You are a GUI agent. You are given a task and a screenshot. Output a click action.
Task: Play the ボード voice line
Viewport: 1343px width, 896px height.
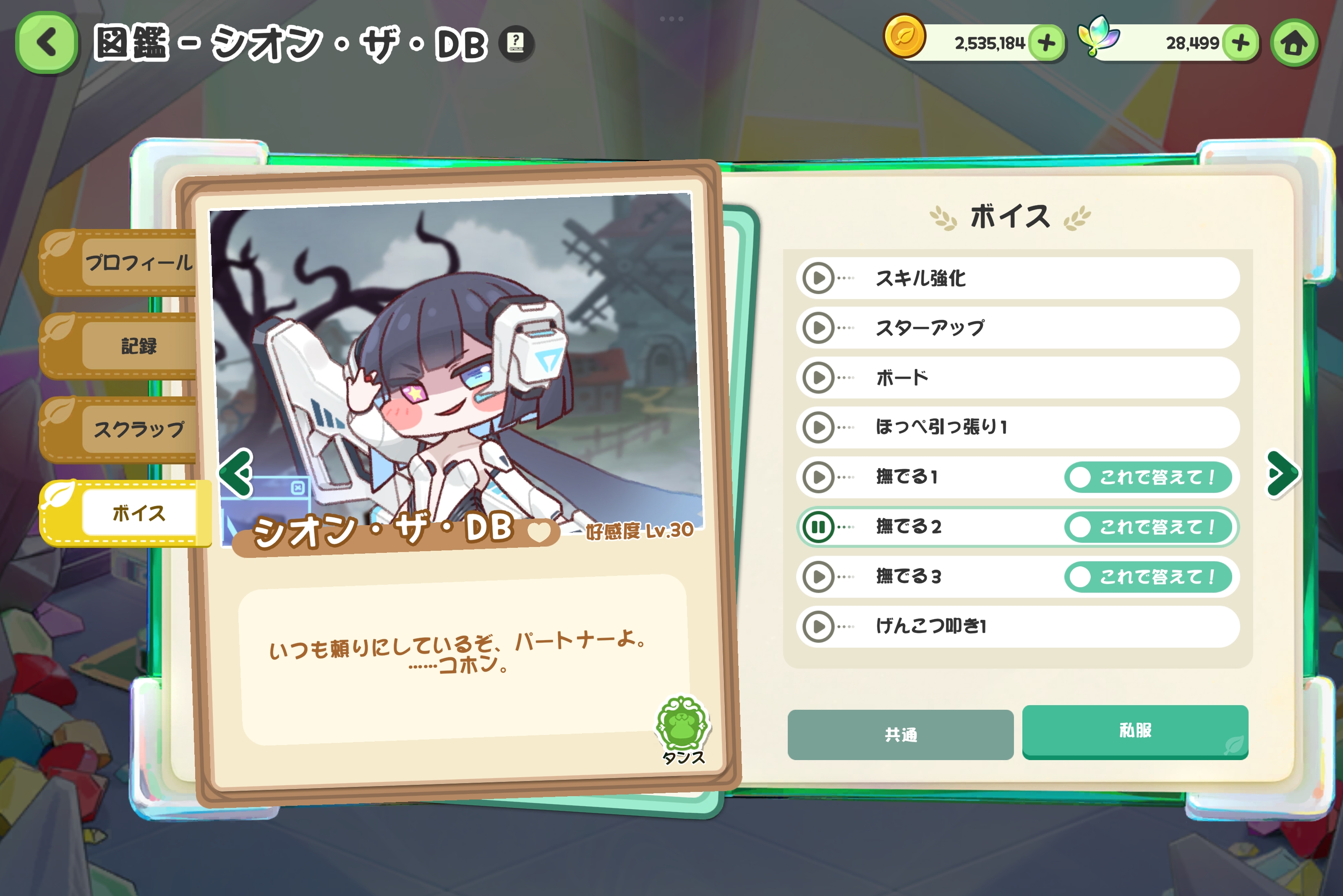[x=819, y=378]
